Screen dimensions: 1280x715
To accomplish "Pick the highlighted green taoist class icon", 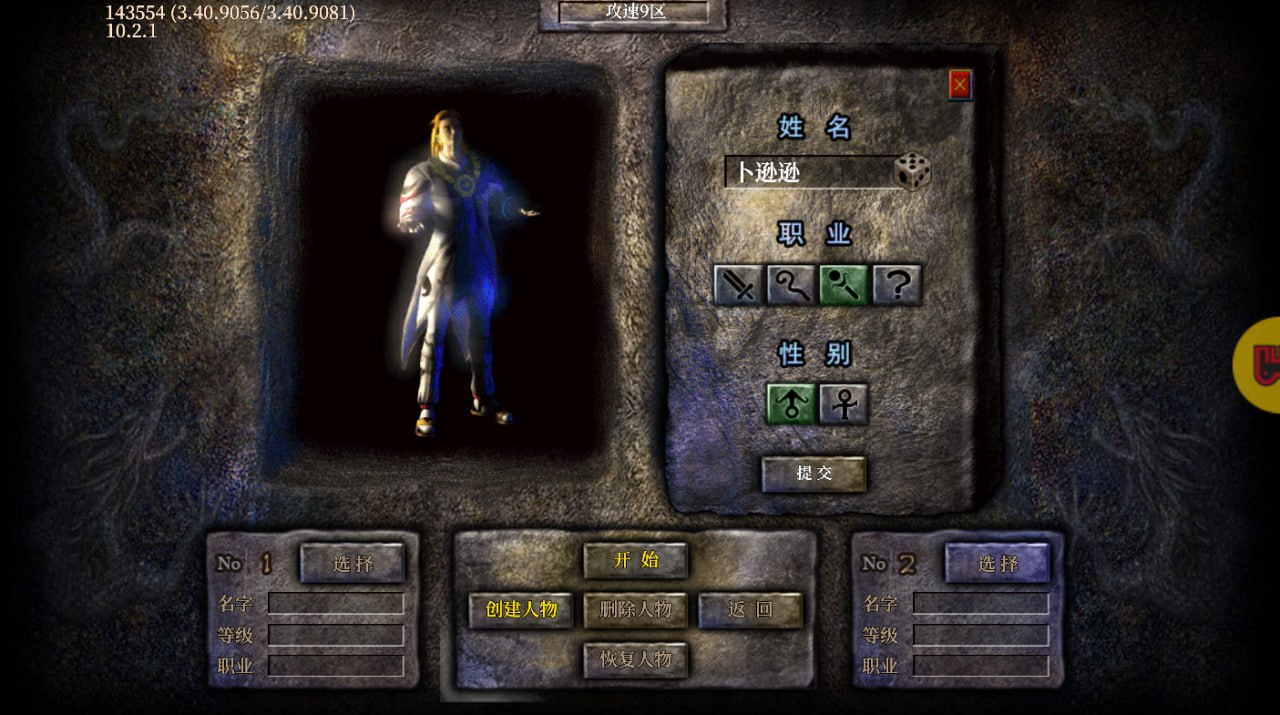I will pyautogui.click(x=844, y=285).
